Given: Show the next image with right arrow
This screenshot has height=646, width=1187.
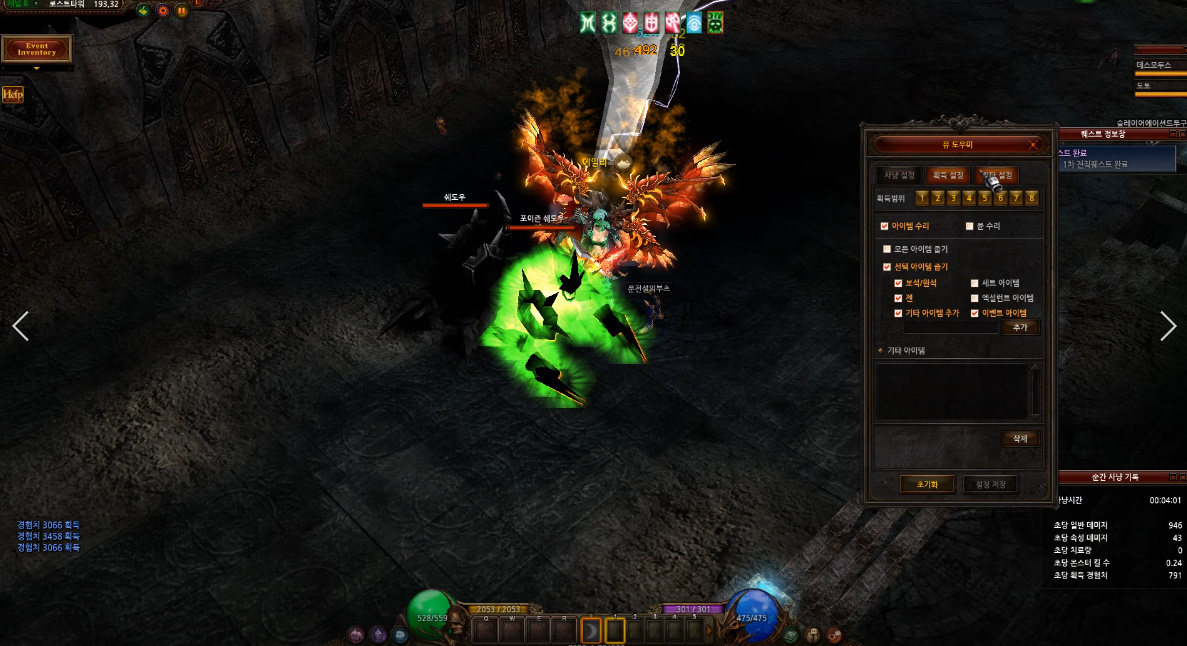Looking at the screenshot, I should click(x=1167, y=325).
